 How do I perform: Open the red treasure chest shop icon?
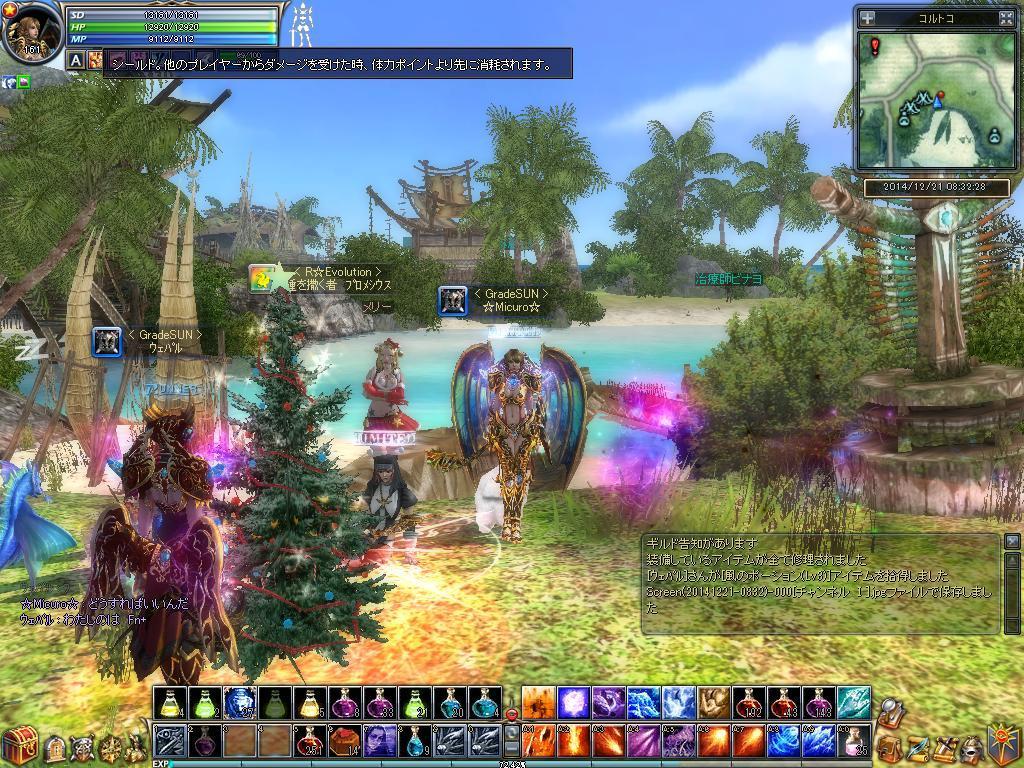(x=18, y=746)
